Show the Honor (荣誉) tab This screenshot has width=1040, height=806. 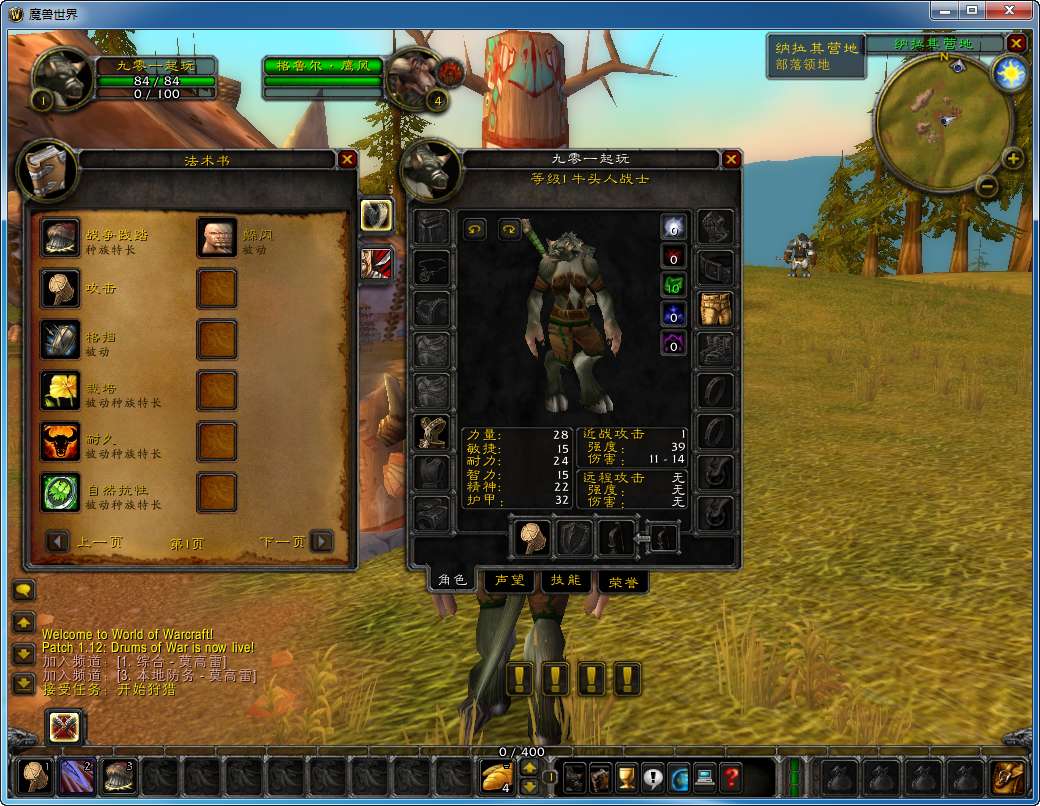pyautogui.click(x=622, y=580)
